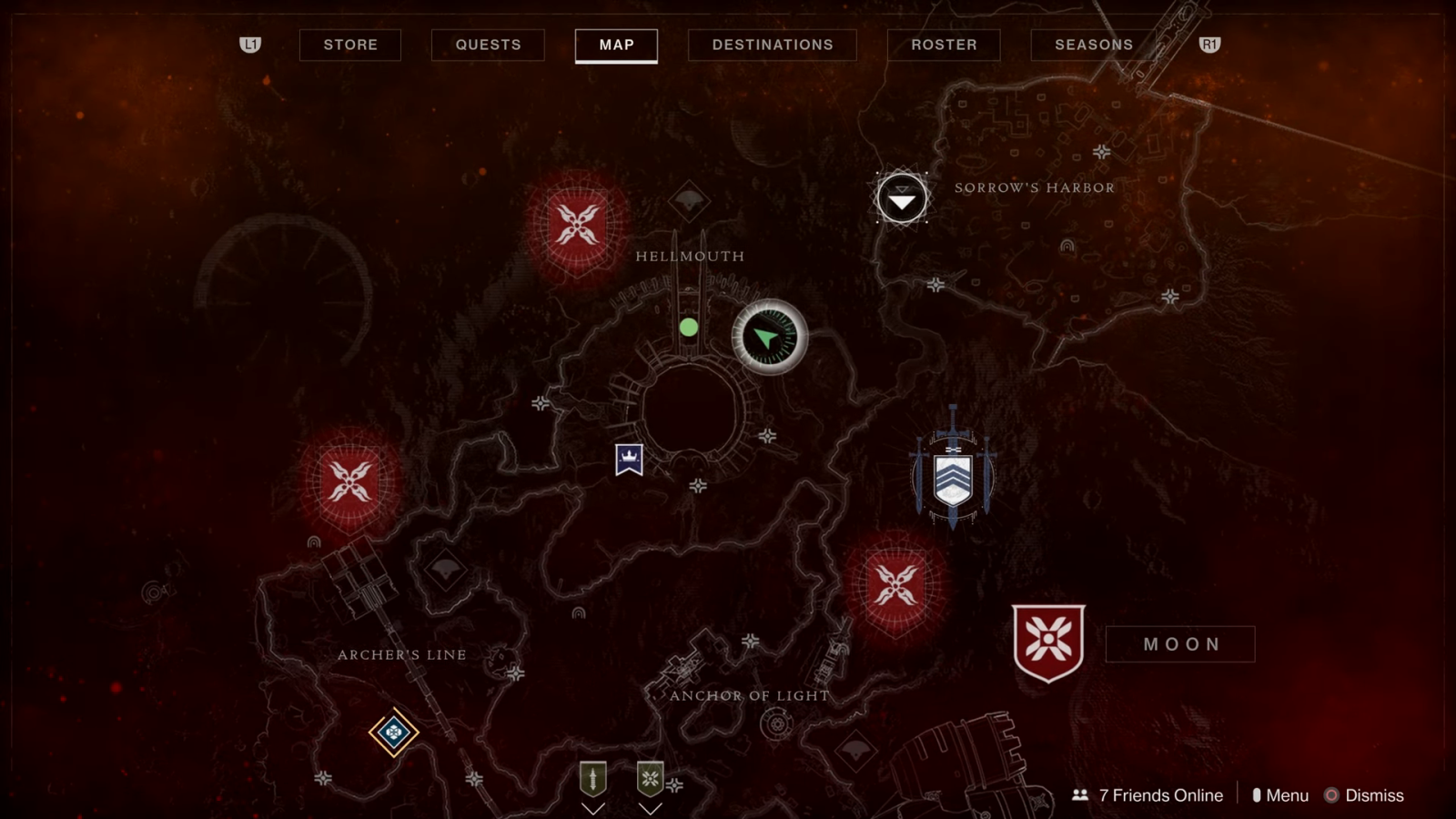Screen dimensions: 1456x819
Task: Open the 7 Friends Online list
Action: click(1148, 795)
